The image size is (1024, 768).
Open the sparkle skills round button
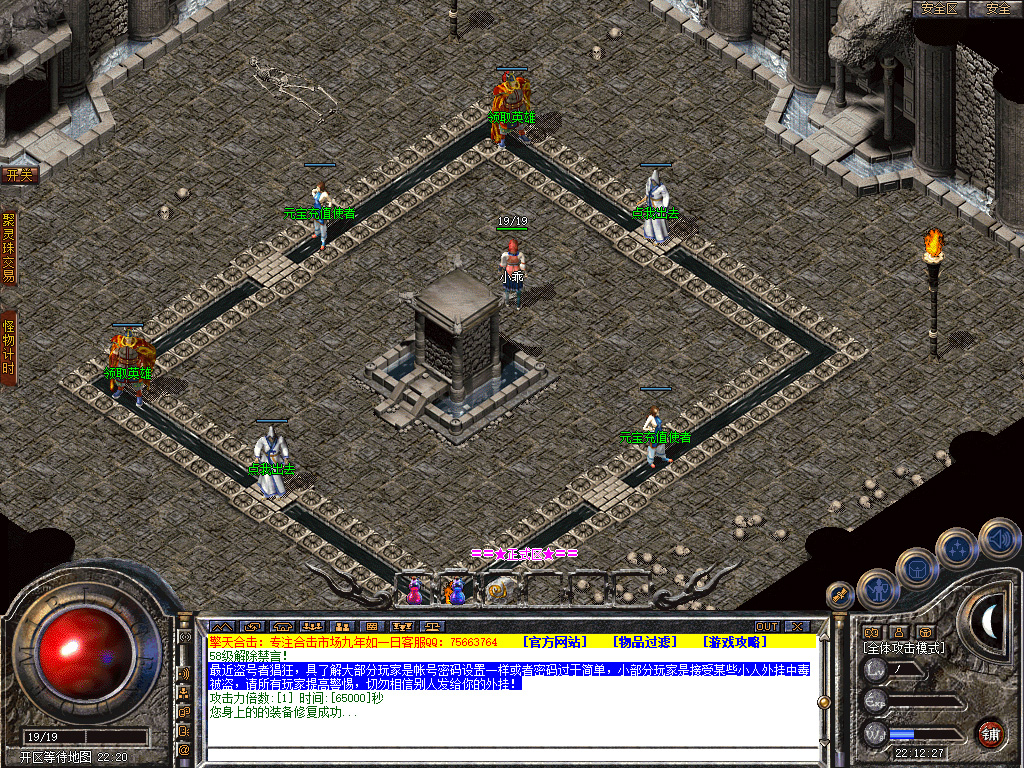pos(957,549)
